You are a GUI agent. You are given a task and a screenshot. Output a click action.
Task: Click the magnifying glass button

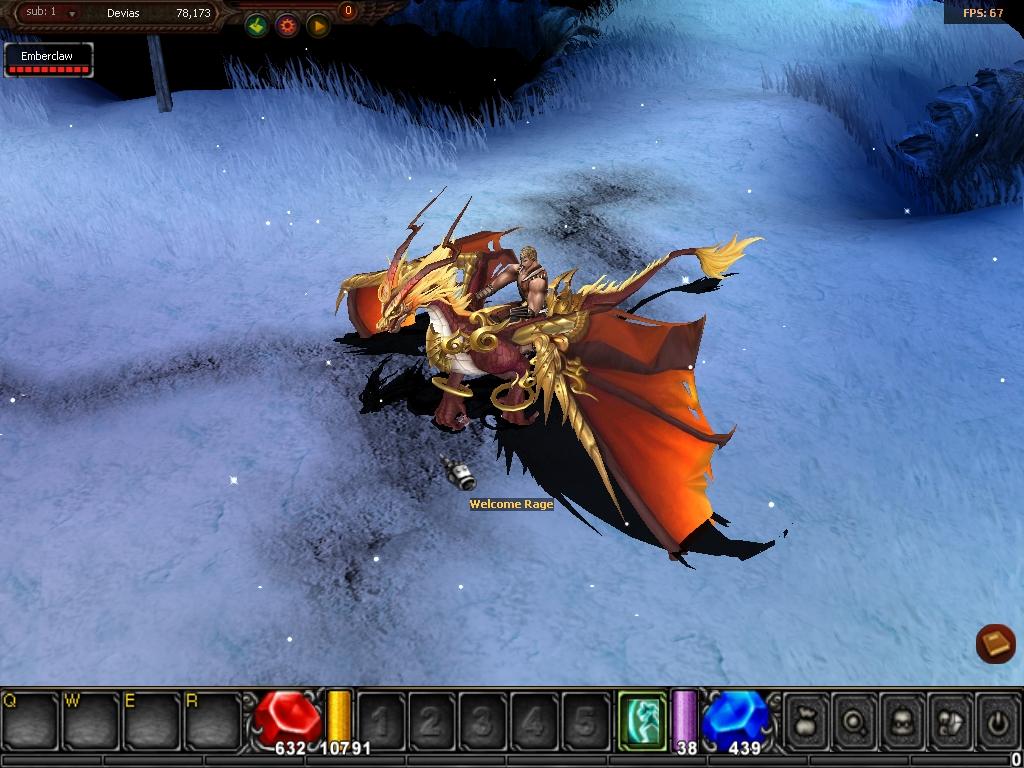click(x=854, y=719)
